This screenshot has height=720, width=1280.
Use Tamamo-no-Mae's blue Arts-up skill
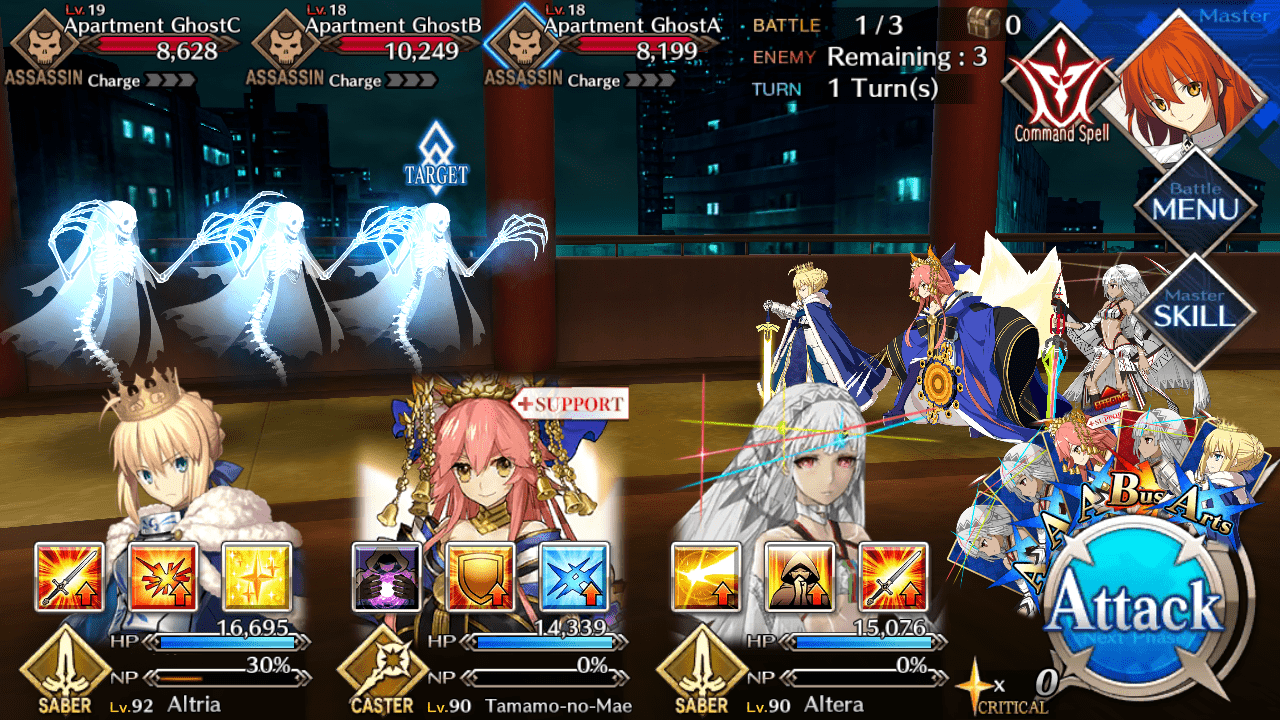574,577
